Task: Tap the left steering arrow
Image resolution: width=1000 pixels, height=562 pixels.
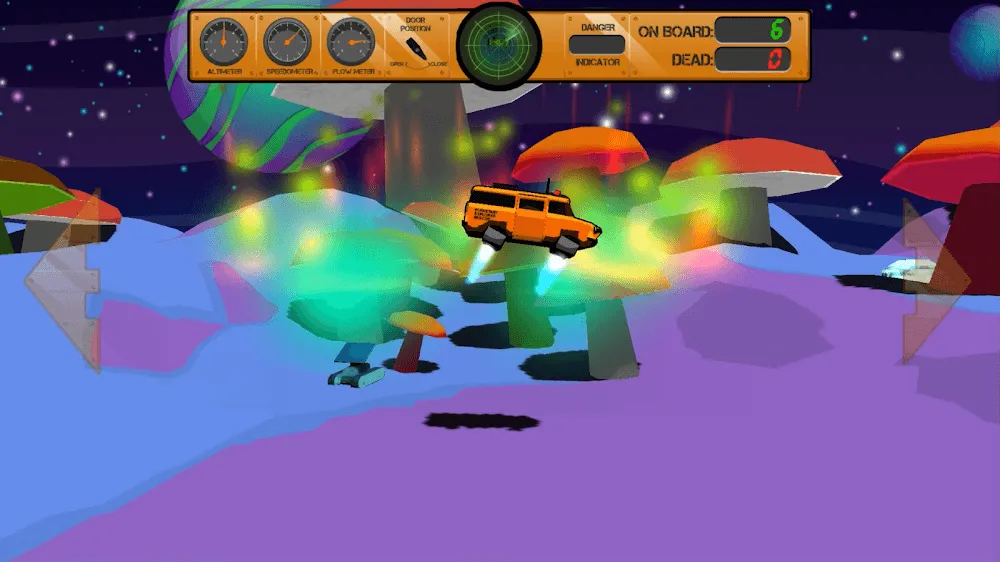Action: coord(64,278)
